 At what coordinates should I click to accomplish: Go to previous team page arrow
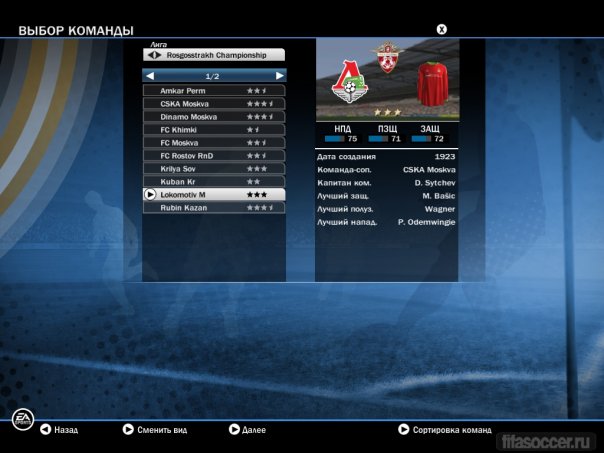[x=150, y=75]
